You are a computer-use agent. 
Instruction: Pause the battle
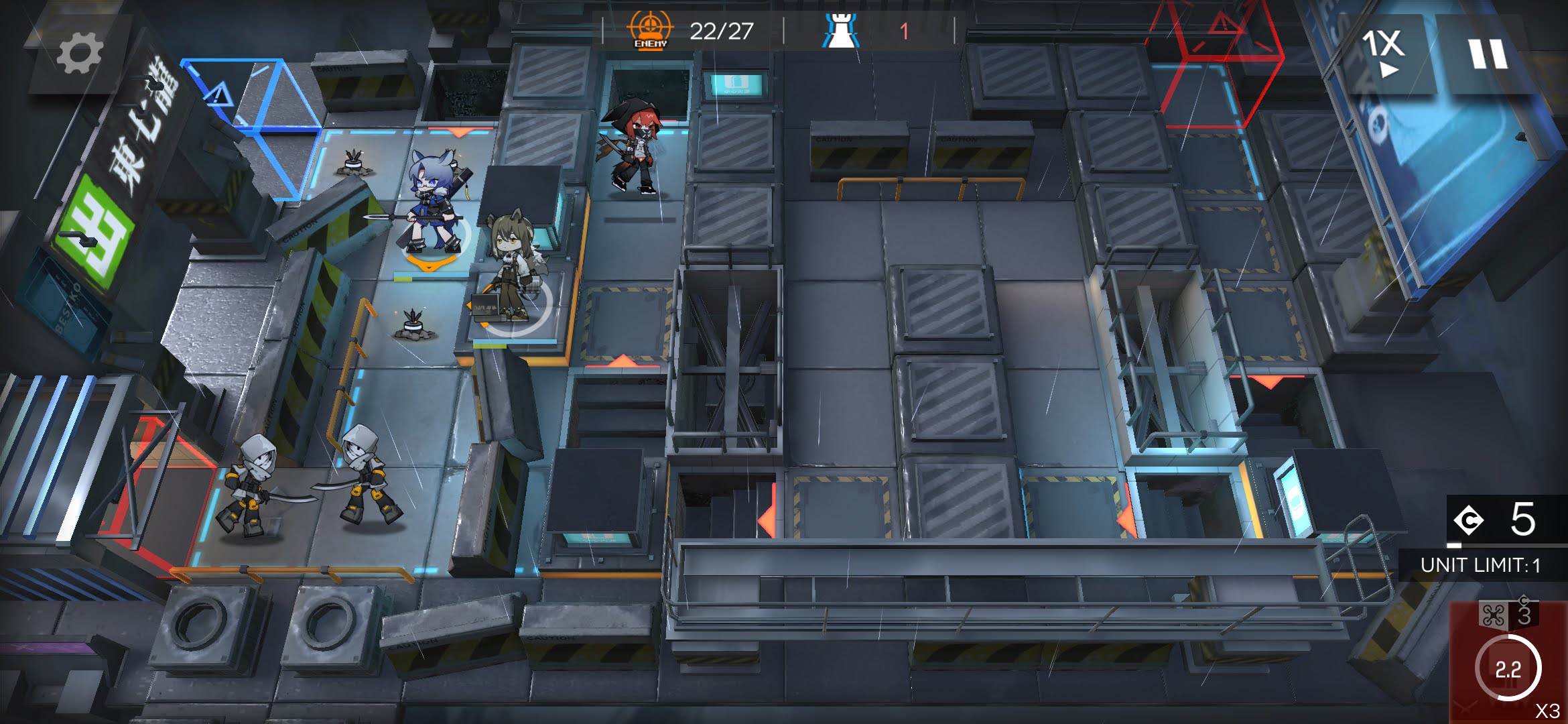pyautogui.click(x=1488, y=54)
